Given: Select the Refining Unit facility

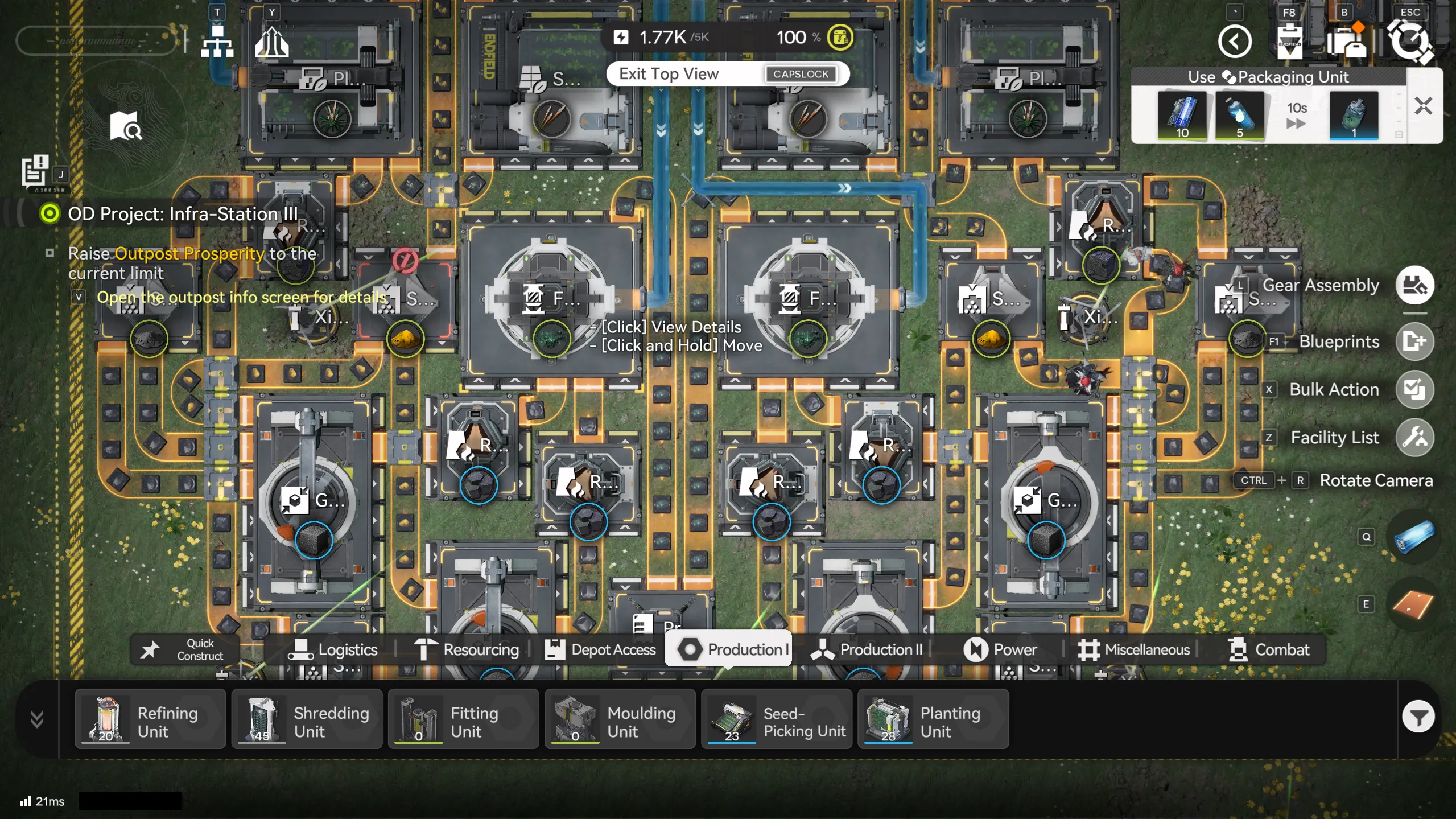Looking at the screenshot, I should (150, 720).
